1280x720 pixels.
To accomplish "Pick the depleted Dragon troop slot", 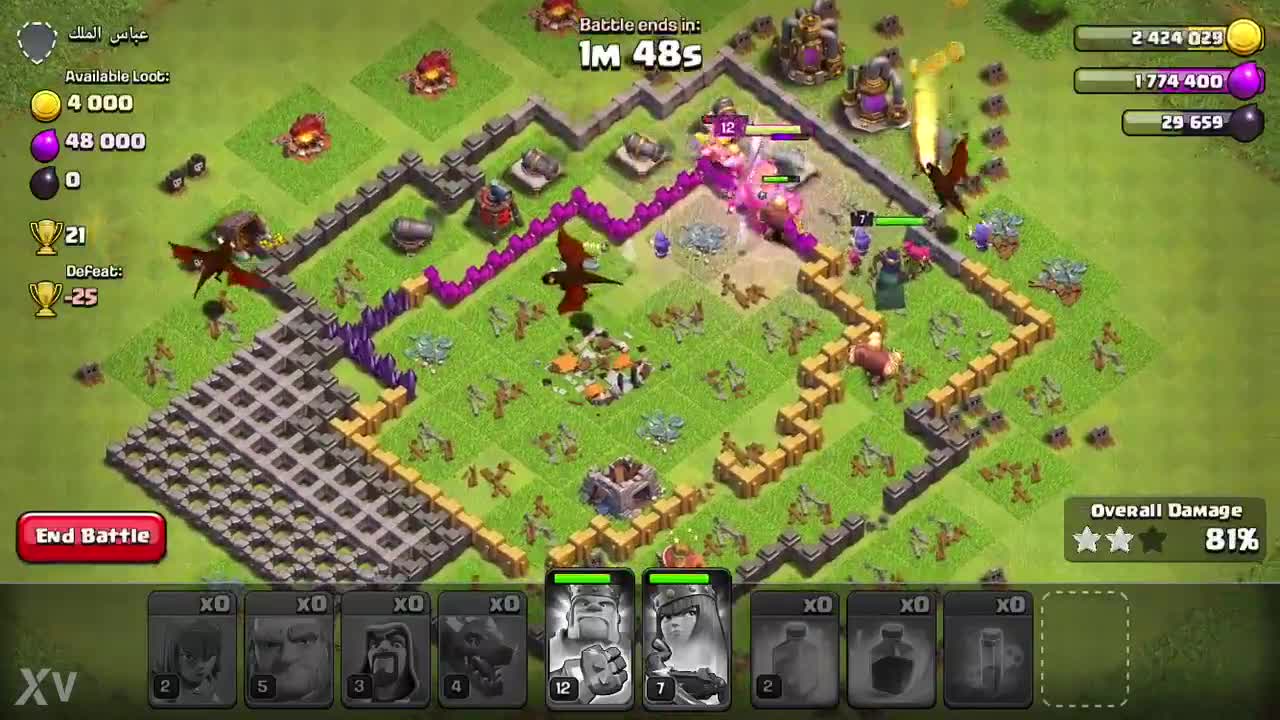I will tap(483, 650).
